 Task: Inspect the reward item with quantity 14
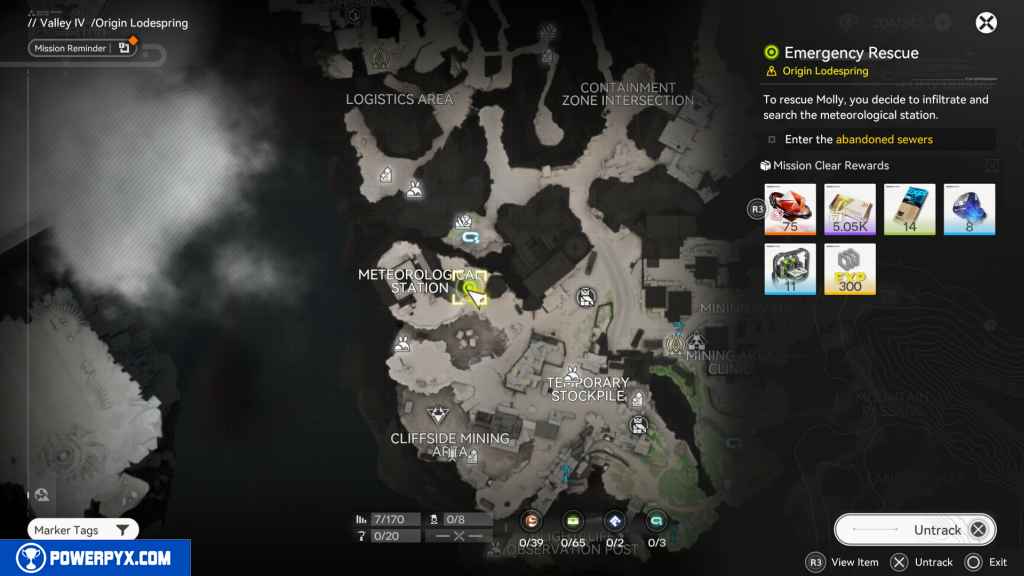click(x=910, y=209)
